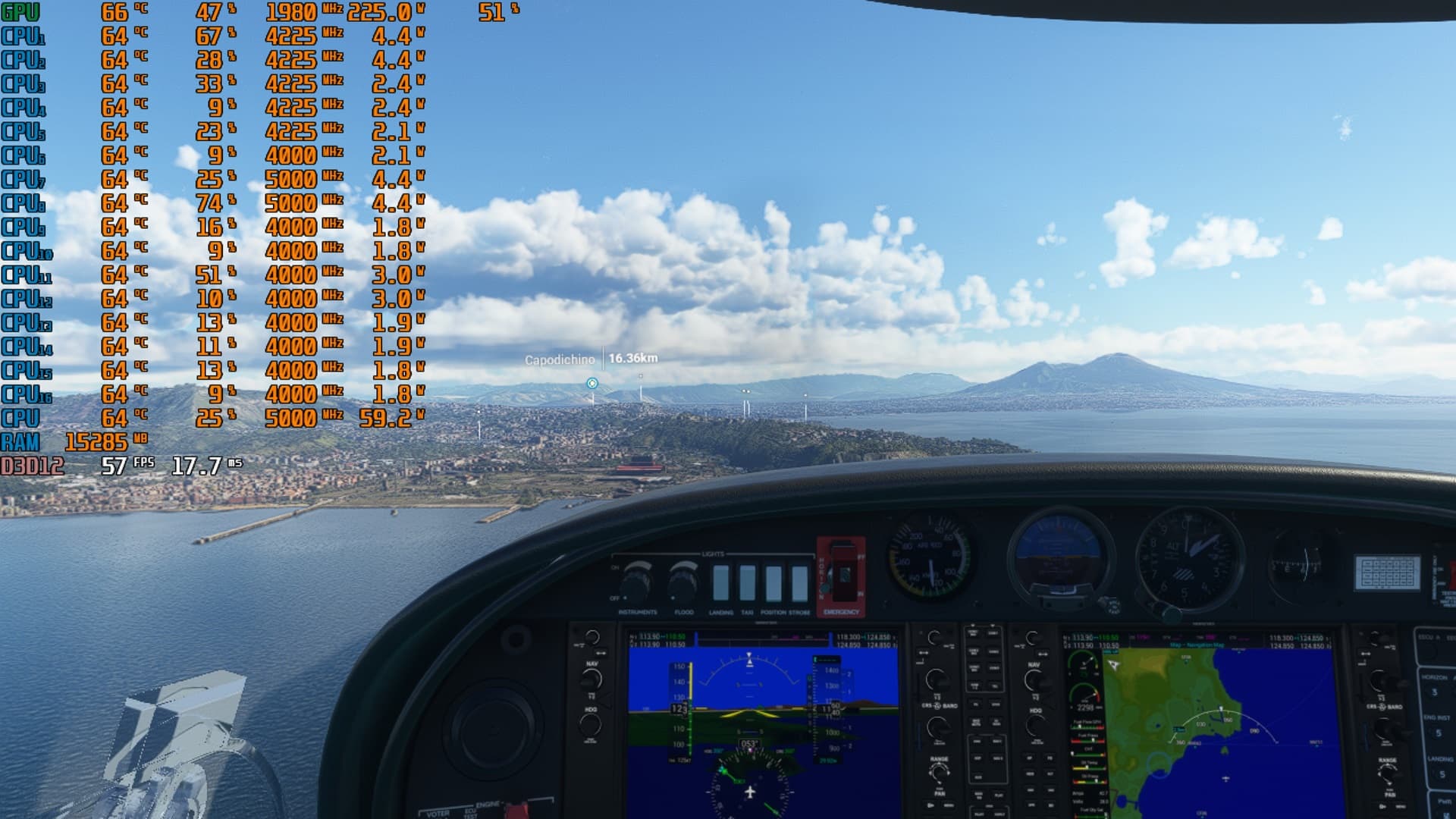Click the PAN joystick below the RANGE knob

940,773
